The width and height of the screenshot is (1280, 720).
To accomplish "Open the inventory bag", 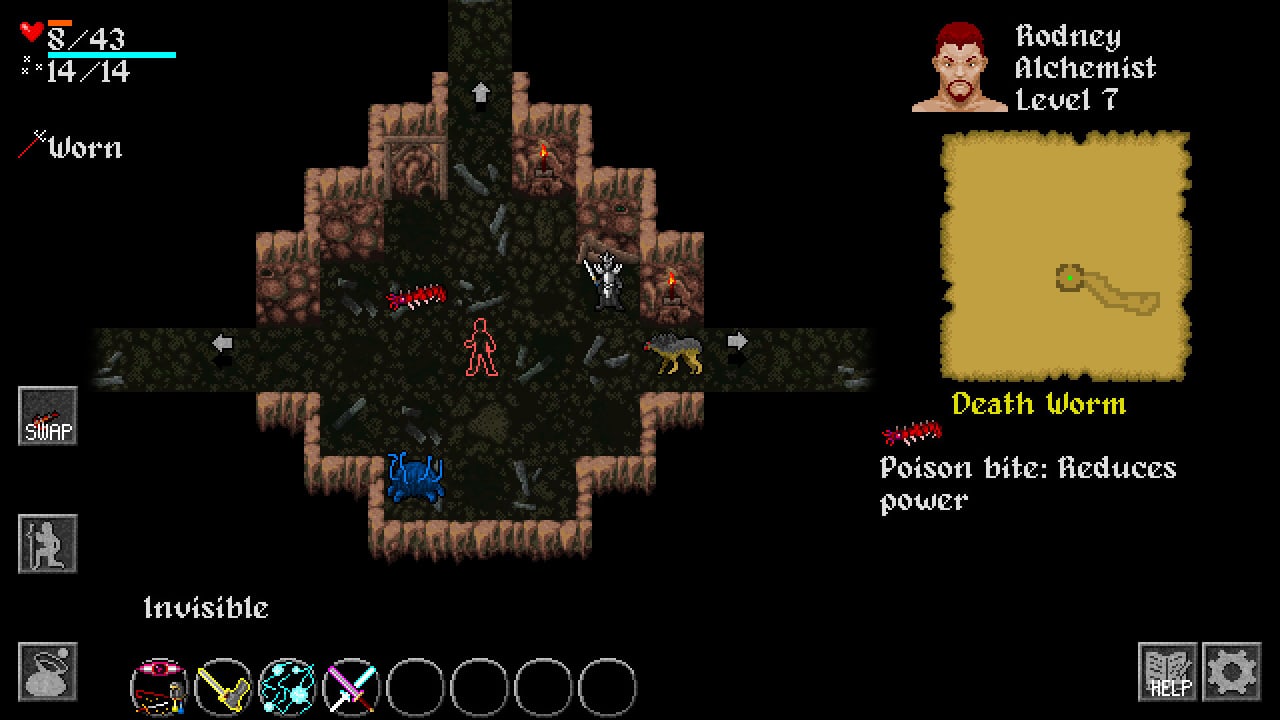I will tap(48, 671).
